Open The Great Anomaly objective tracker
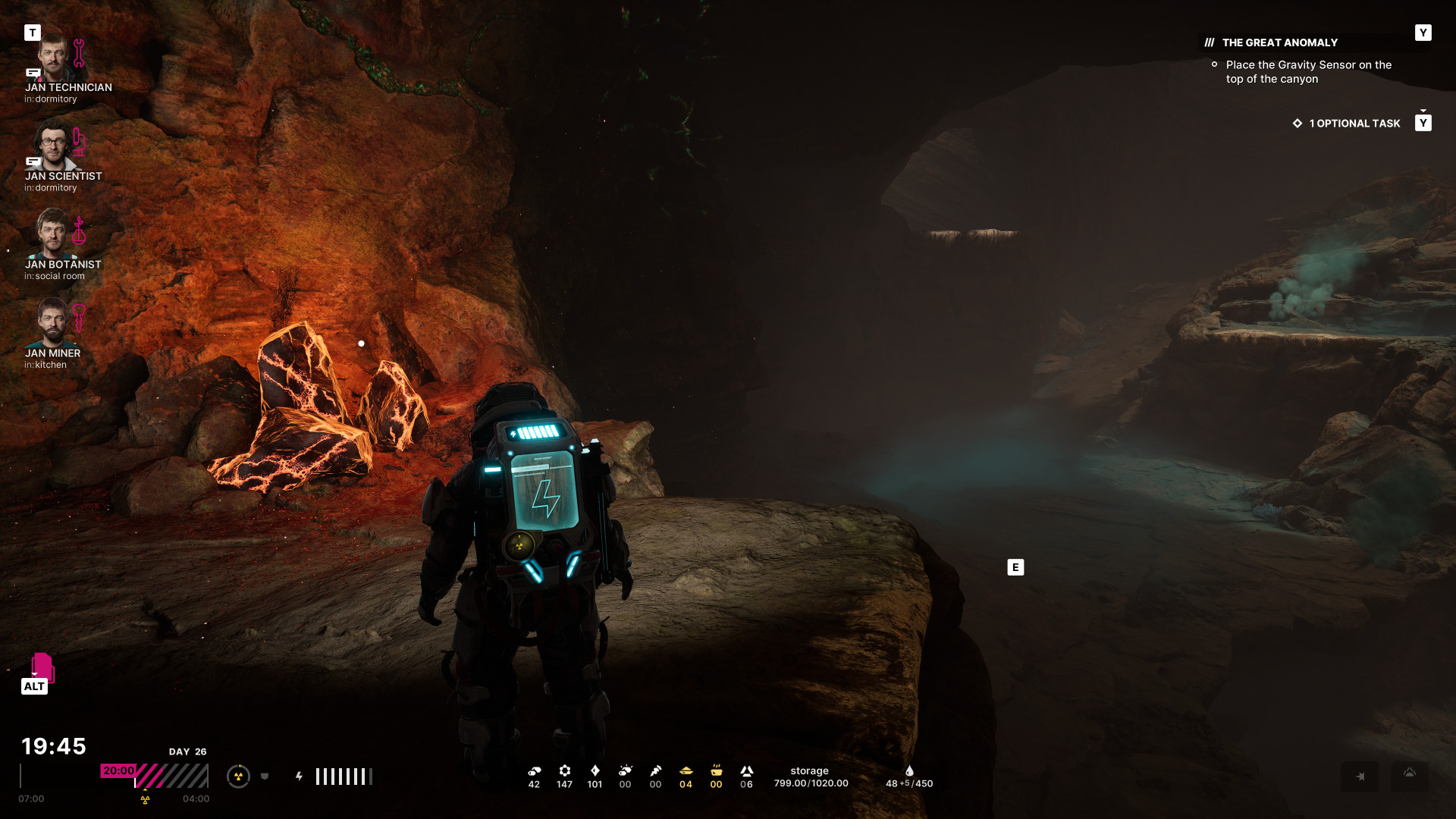The image size is (1456, 819). [1279, 43]
